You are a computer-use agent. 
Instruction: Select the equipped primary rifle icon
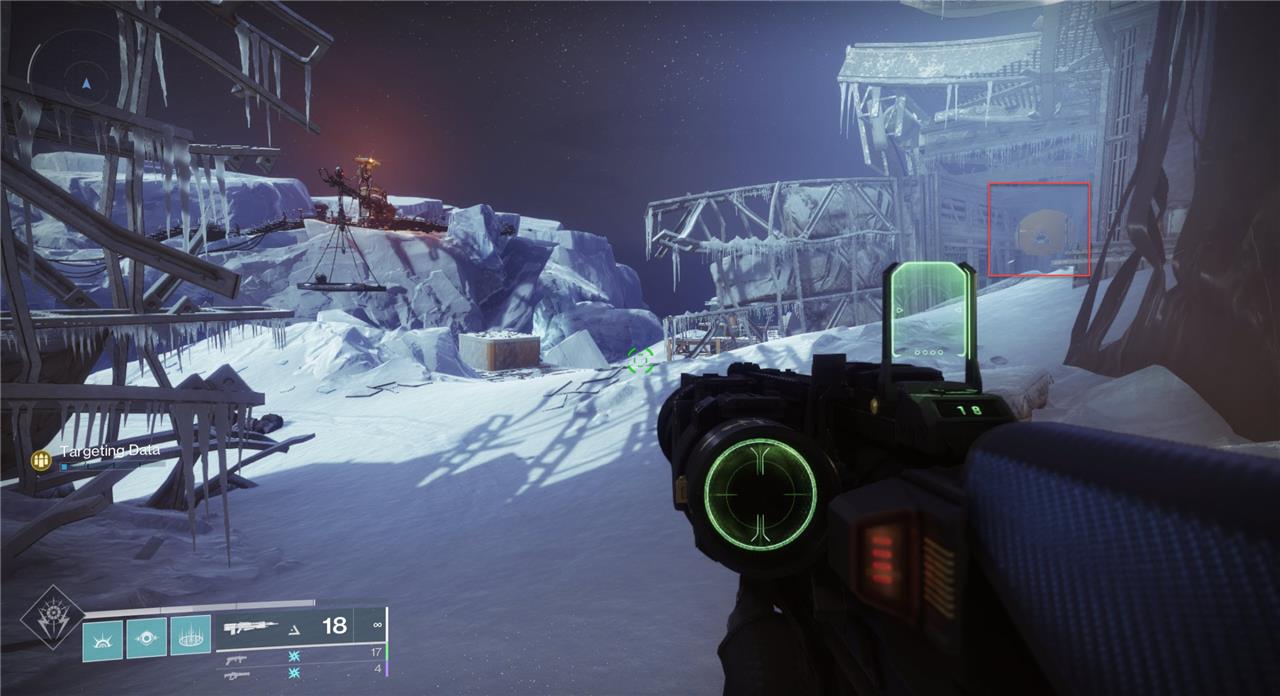pos(250,627)
